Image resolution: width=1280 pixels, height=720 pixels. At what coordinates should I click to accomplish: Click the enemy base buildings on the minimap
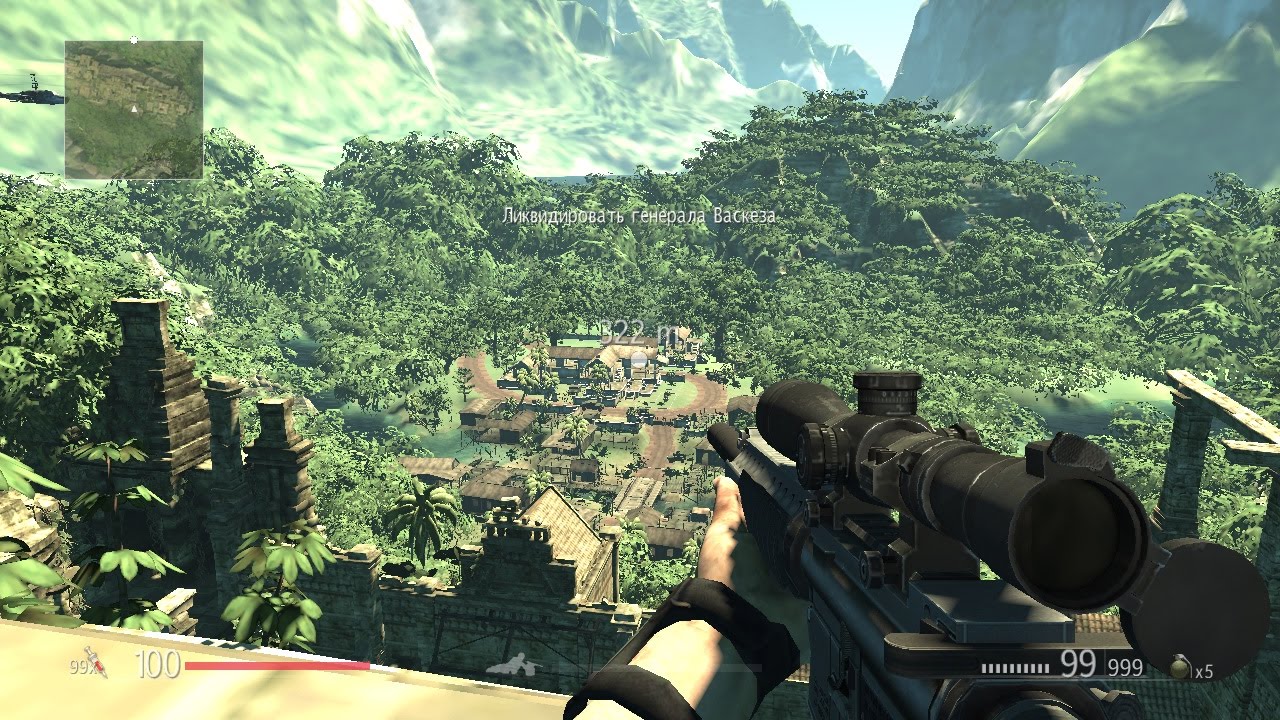125,85
